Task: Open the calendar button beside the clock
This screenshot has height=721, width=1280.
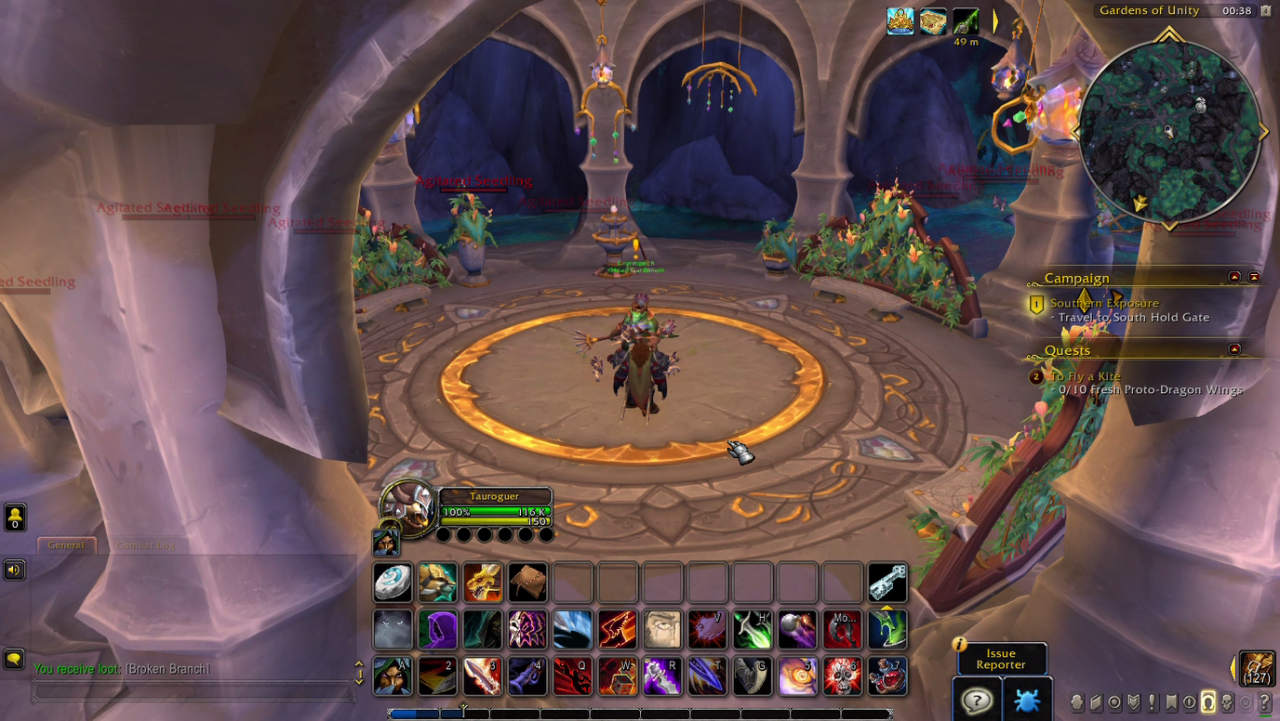Action: pos(1264,11)
